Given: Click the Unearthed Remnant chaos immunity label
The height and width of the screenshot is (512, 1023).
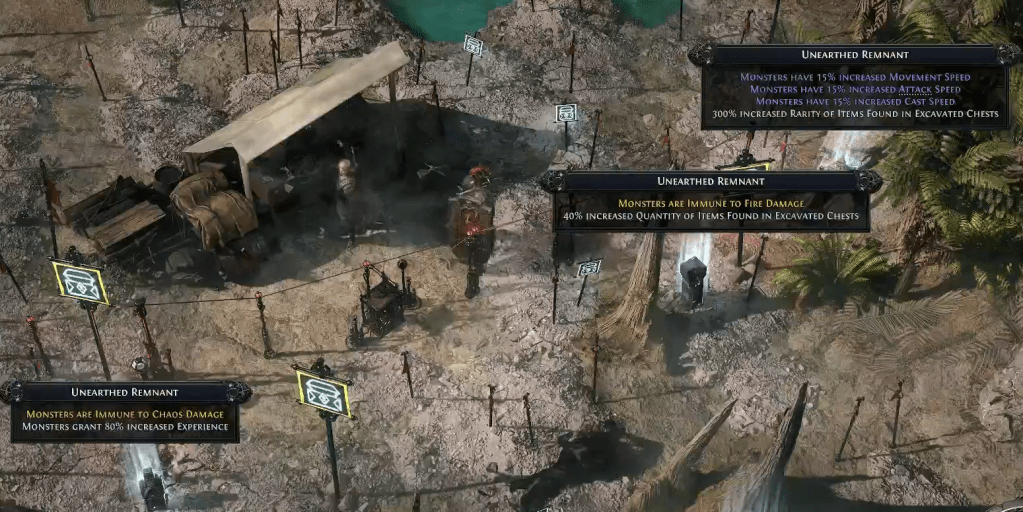Looking at the screenshot, I should point(125,393).
